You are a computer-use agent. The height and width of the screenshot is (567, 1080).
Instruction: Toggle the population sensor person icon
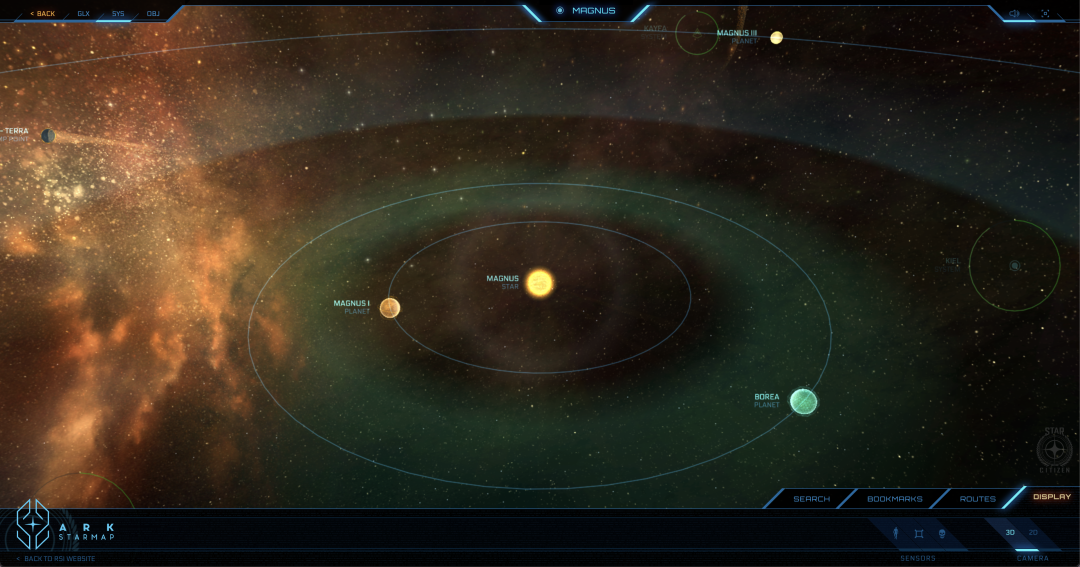(x=896, y=533)
